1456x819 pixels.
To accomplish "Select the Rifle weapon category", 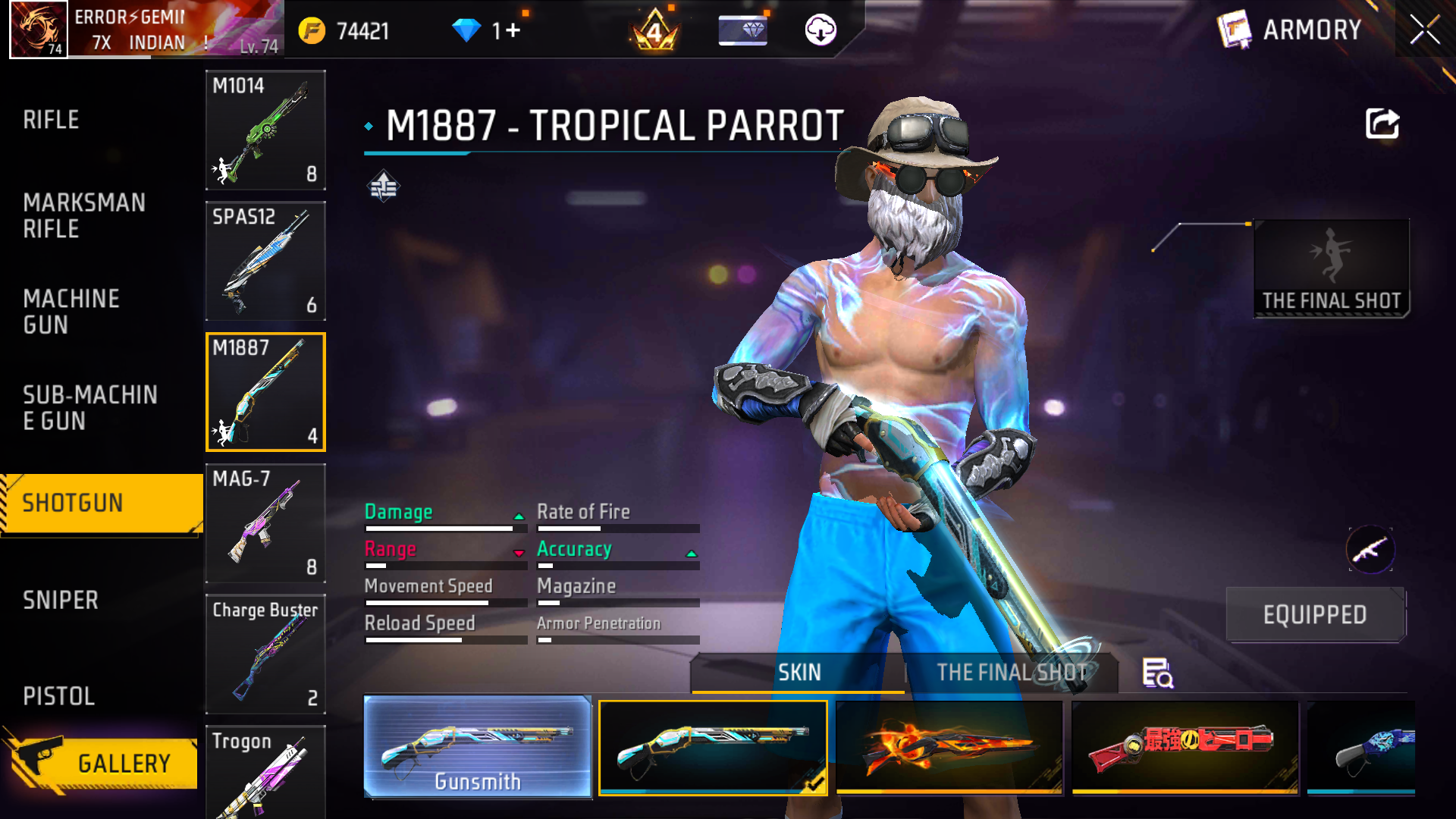I will (x=51, y=120).
